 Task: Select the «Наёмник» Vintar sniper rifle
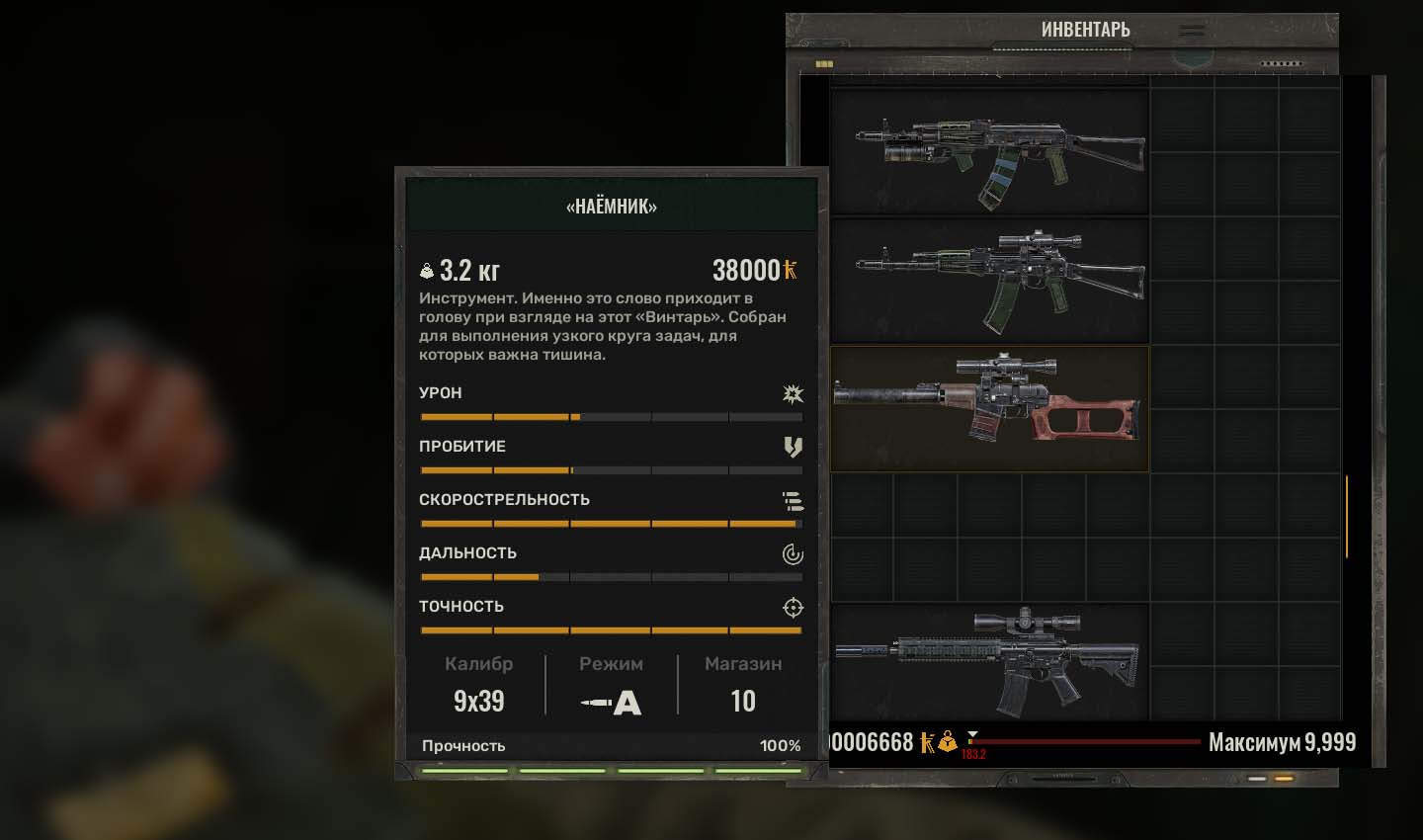click(989, 409)
